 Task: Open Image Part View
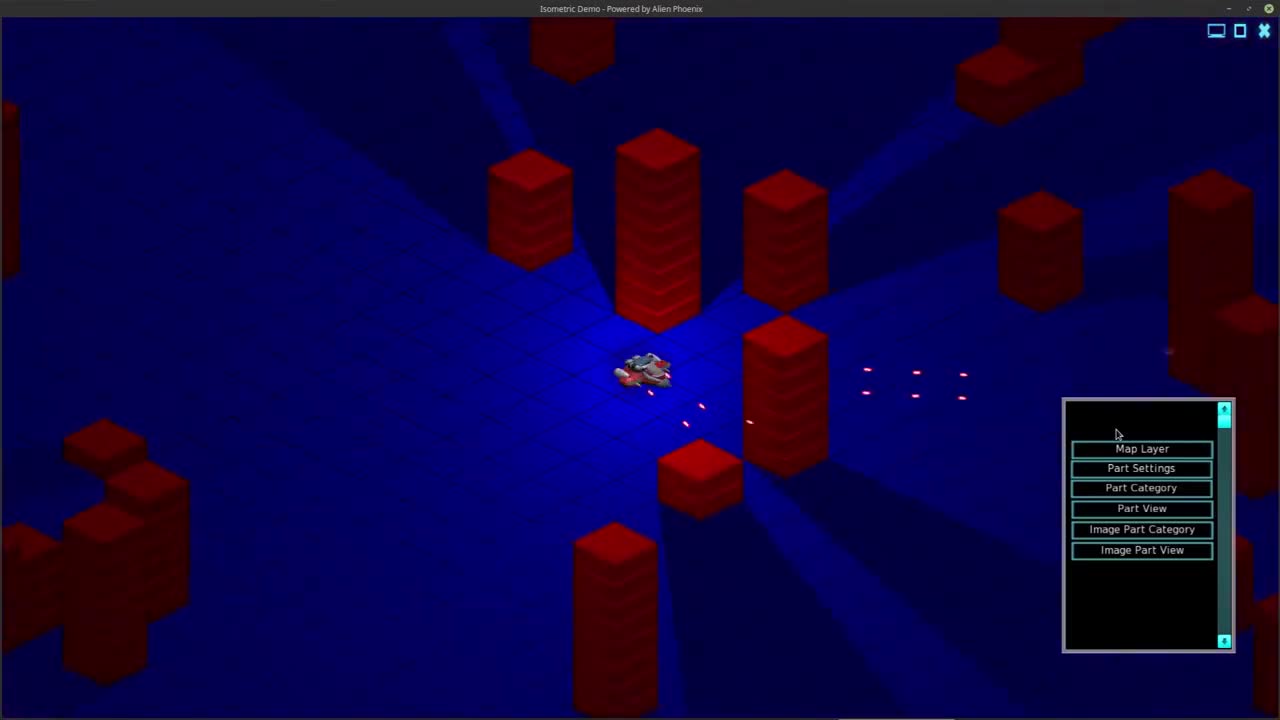pos(1141,550)
